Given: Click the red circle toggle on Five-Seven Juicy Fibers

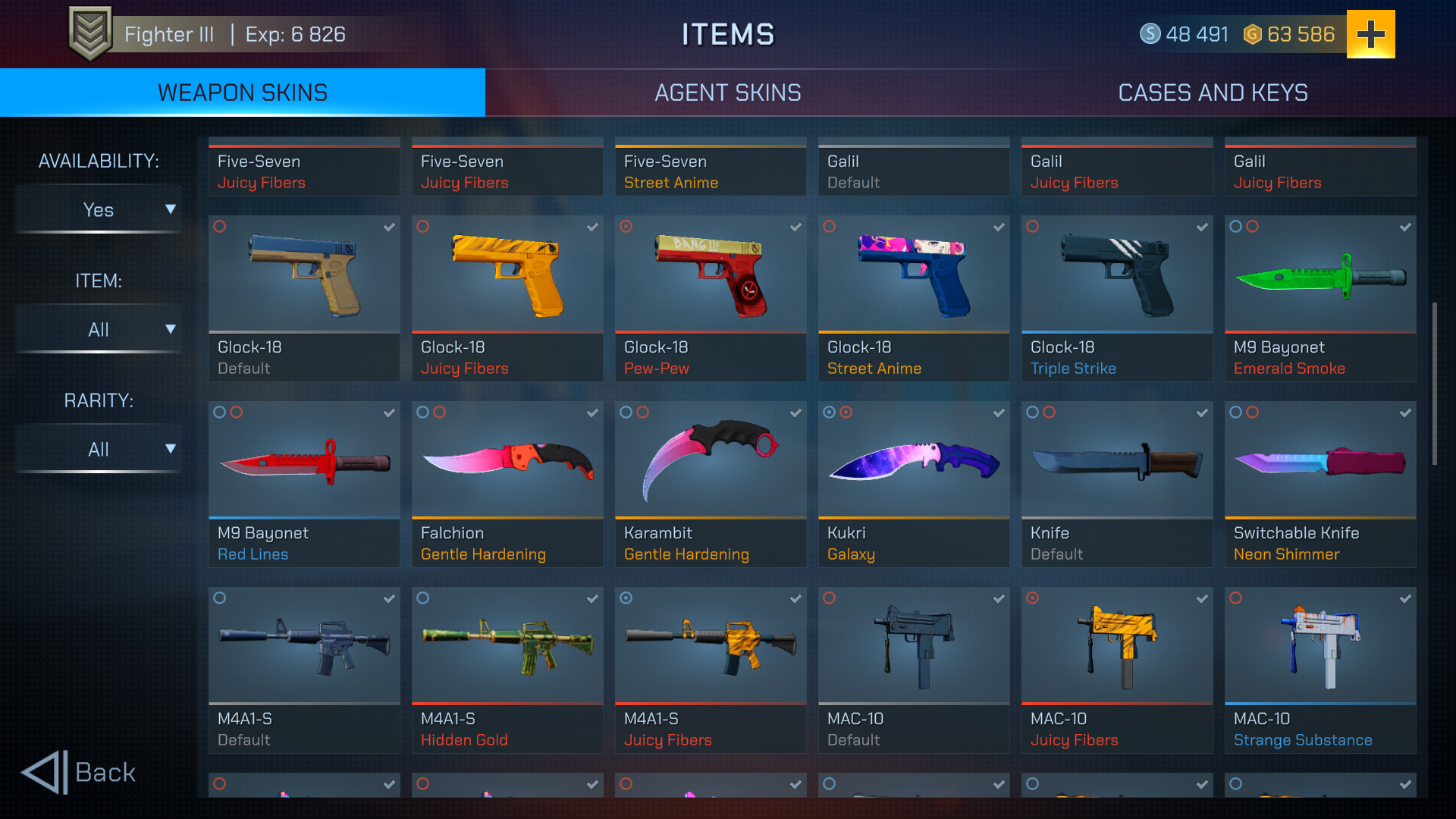Looking at the screenshot, I should [219, 227].
